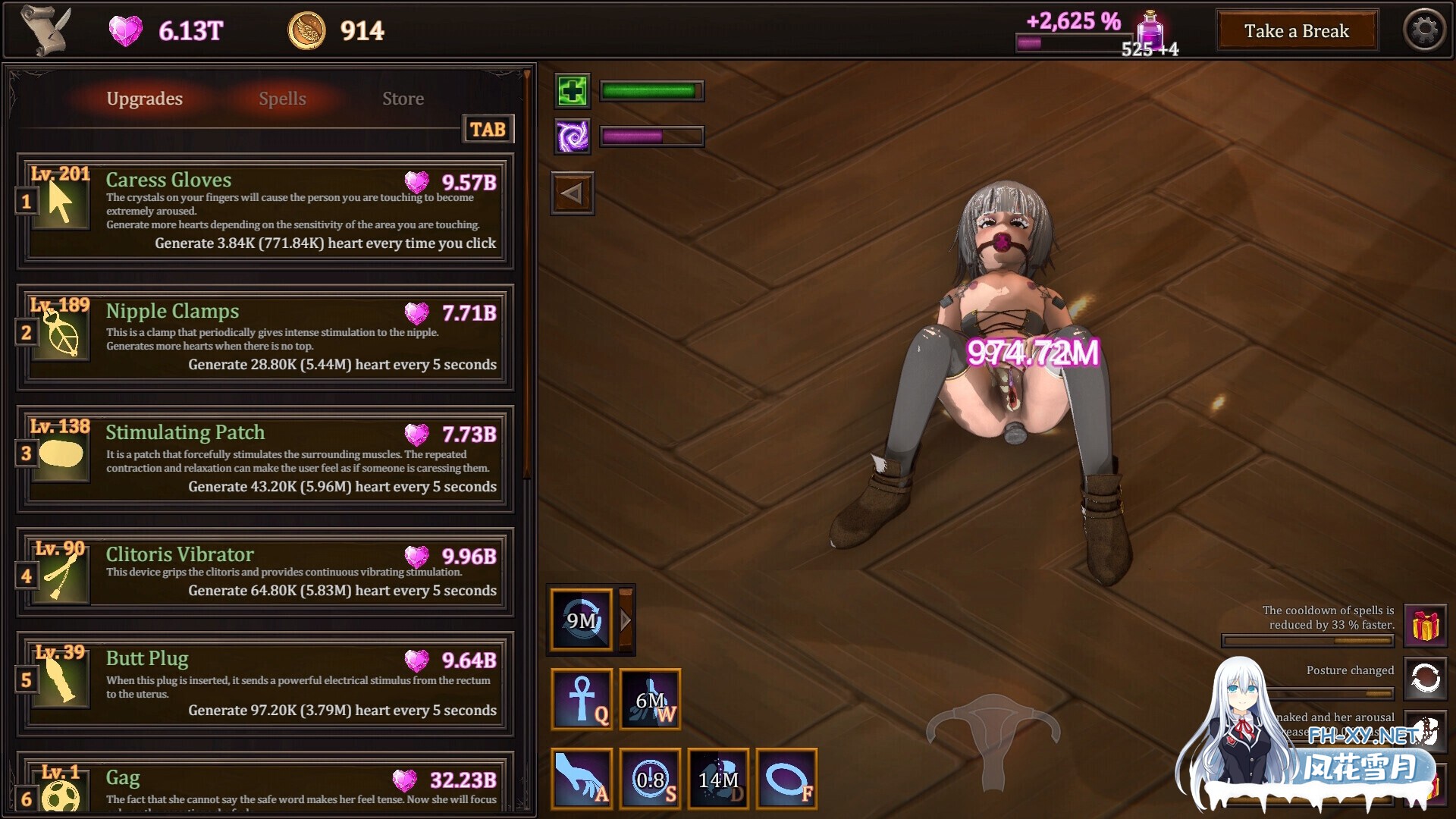1456x819 pixels.
Task: Open the Store tab
Action: (x=403, y=99)
